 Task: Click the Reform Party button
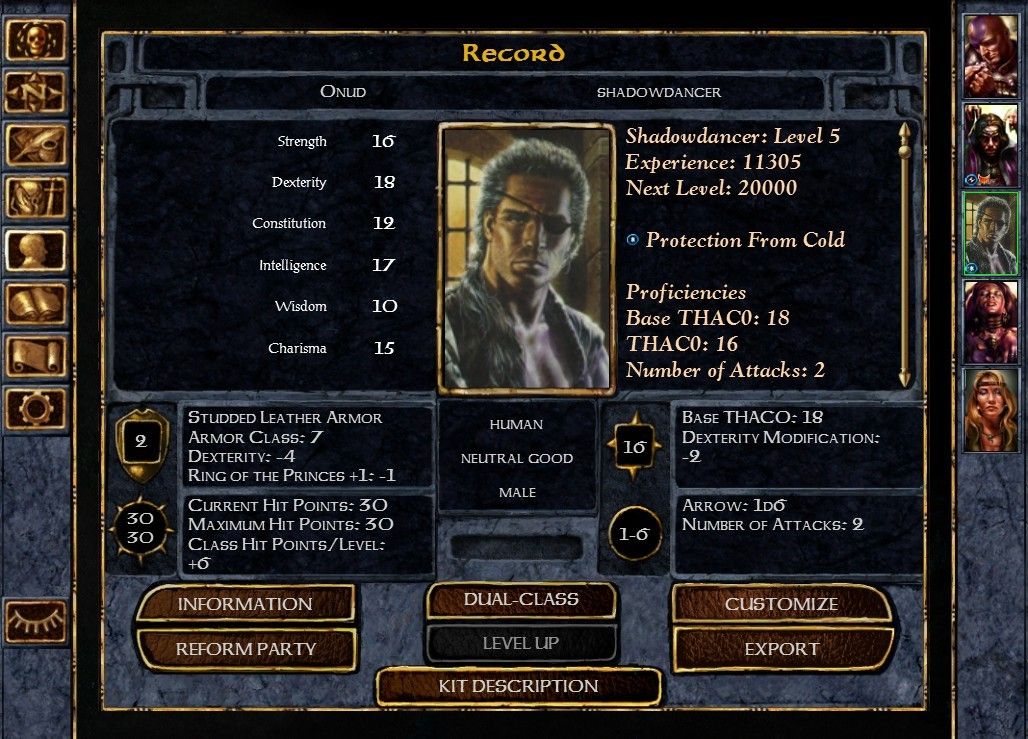[x=245, y=649]
